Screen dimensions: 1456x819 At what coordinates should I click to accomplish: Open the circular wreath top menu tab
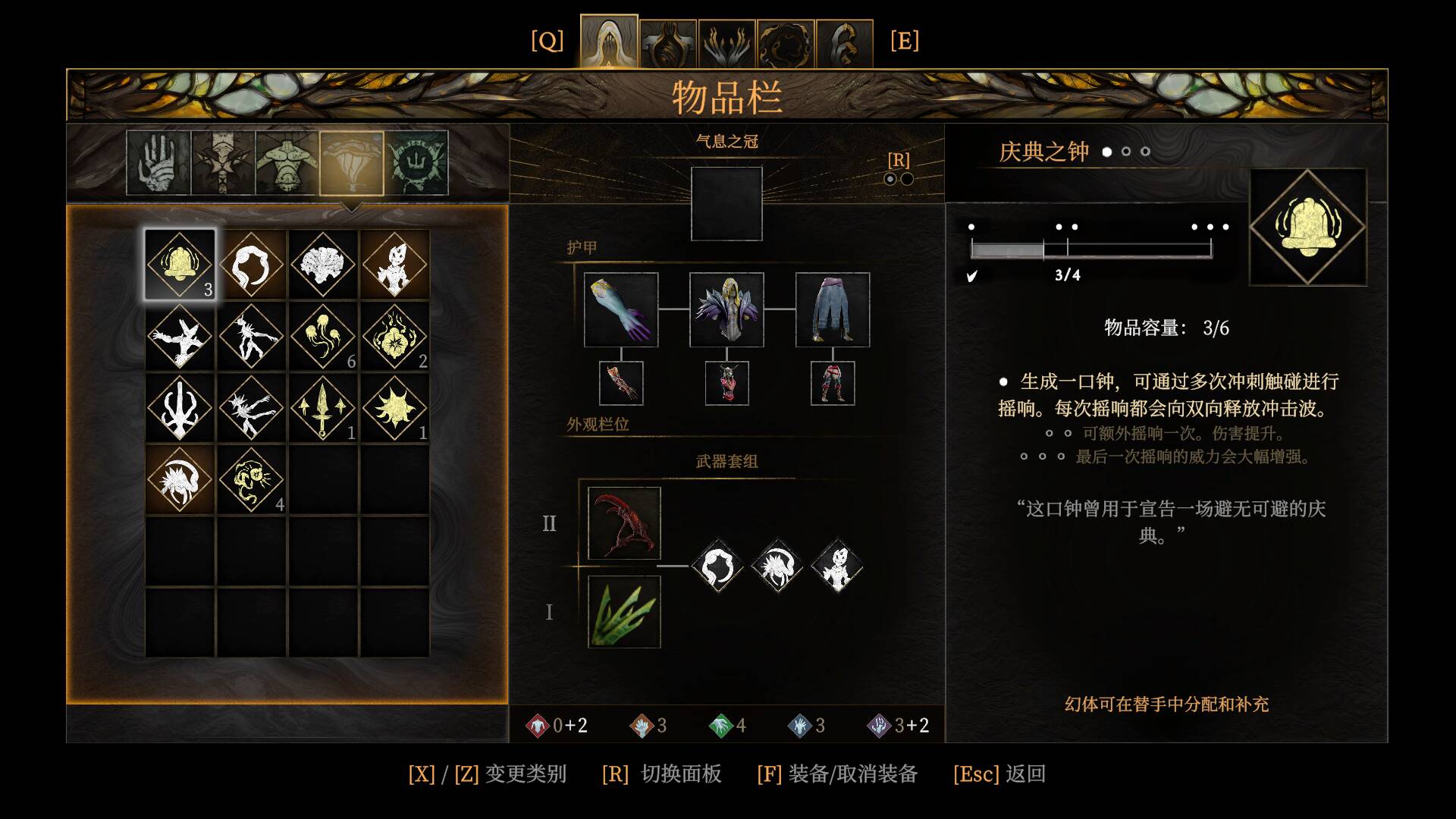(x=786, y=44)
